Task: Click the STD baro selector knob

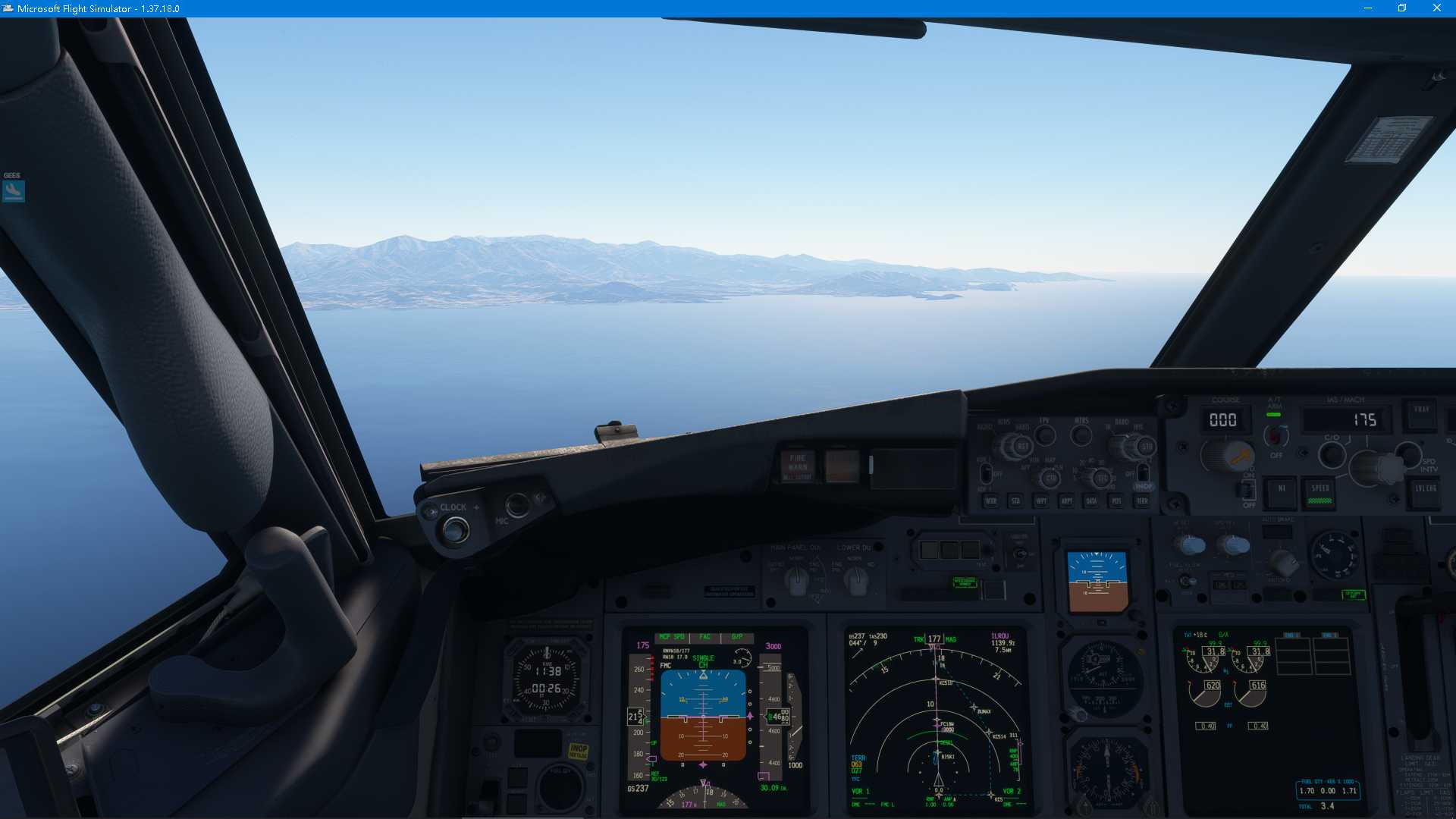Action: [x=1146, y=446]
